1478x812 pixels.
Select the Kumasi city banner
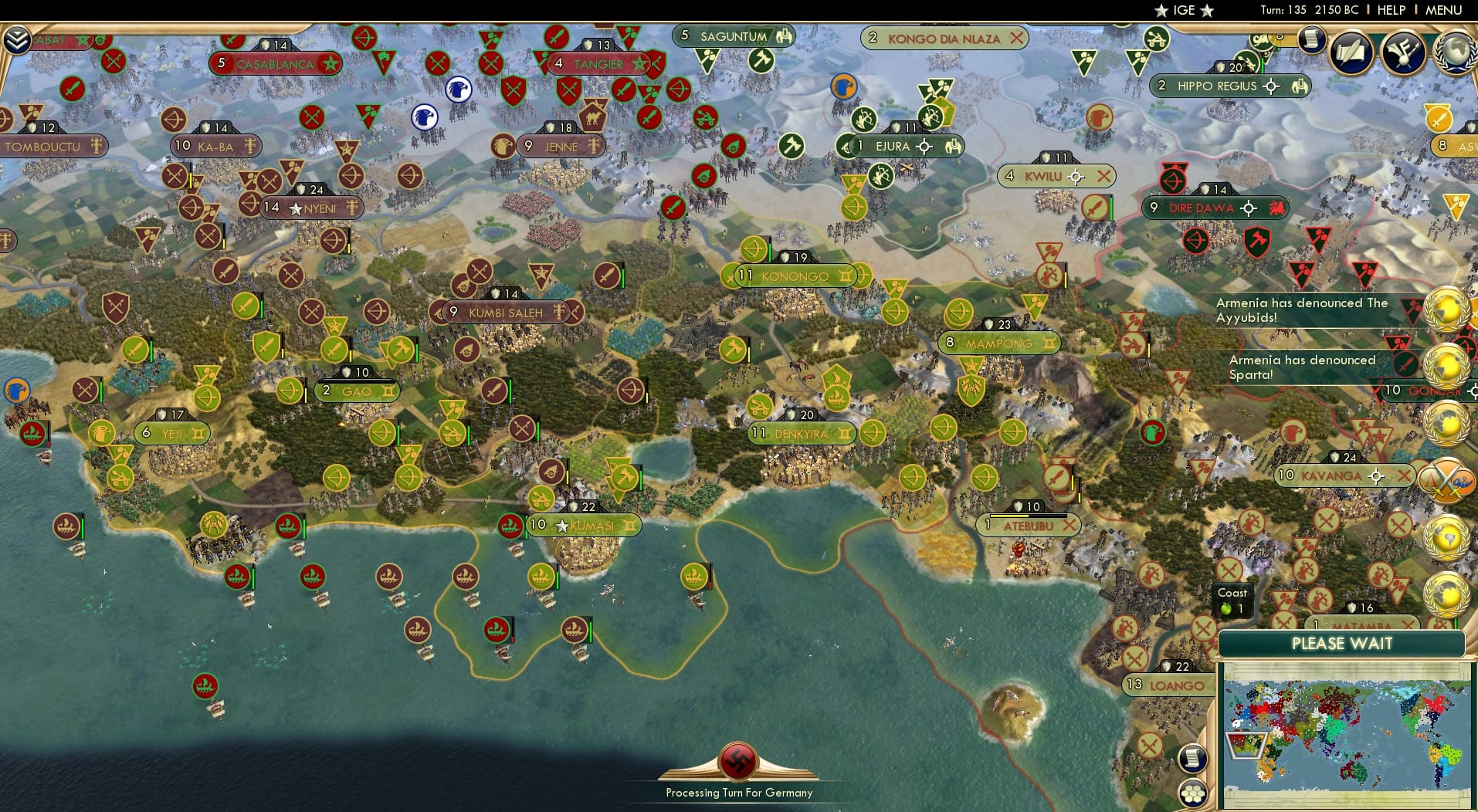coord(585,525)
